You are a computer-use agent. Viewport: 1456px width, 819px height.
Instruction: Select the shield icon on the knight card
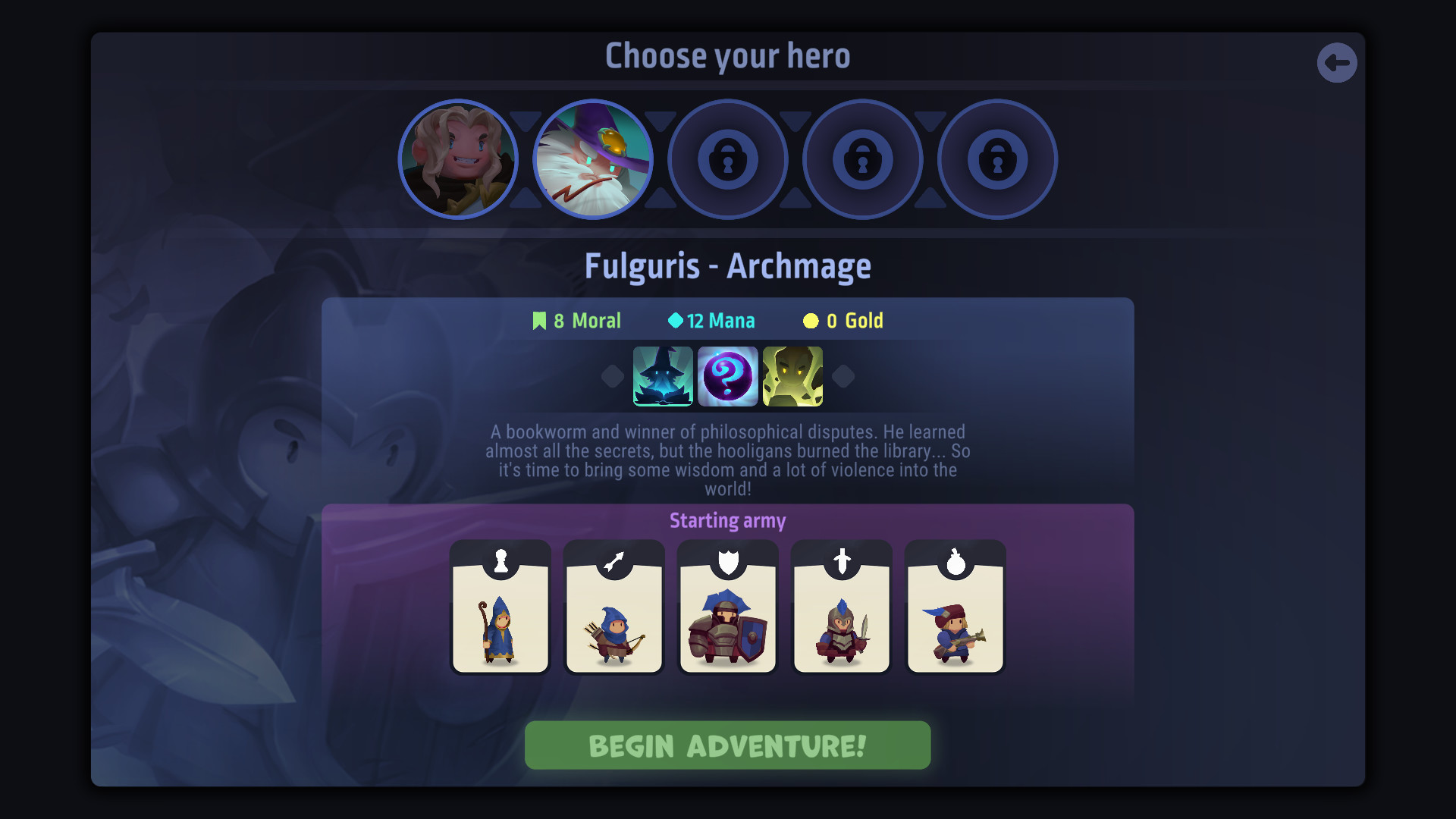727,560
